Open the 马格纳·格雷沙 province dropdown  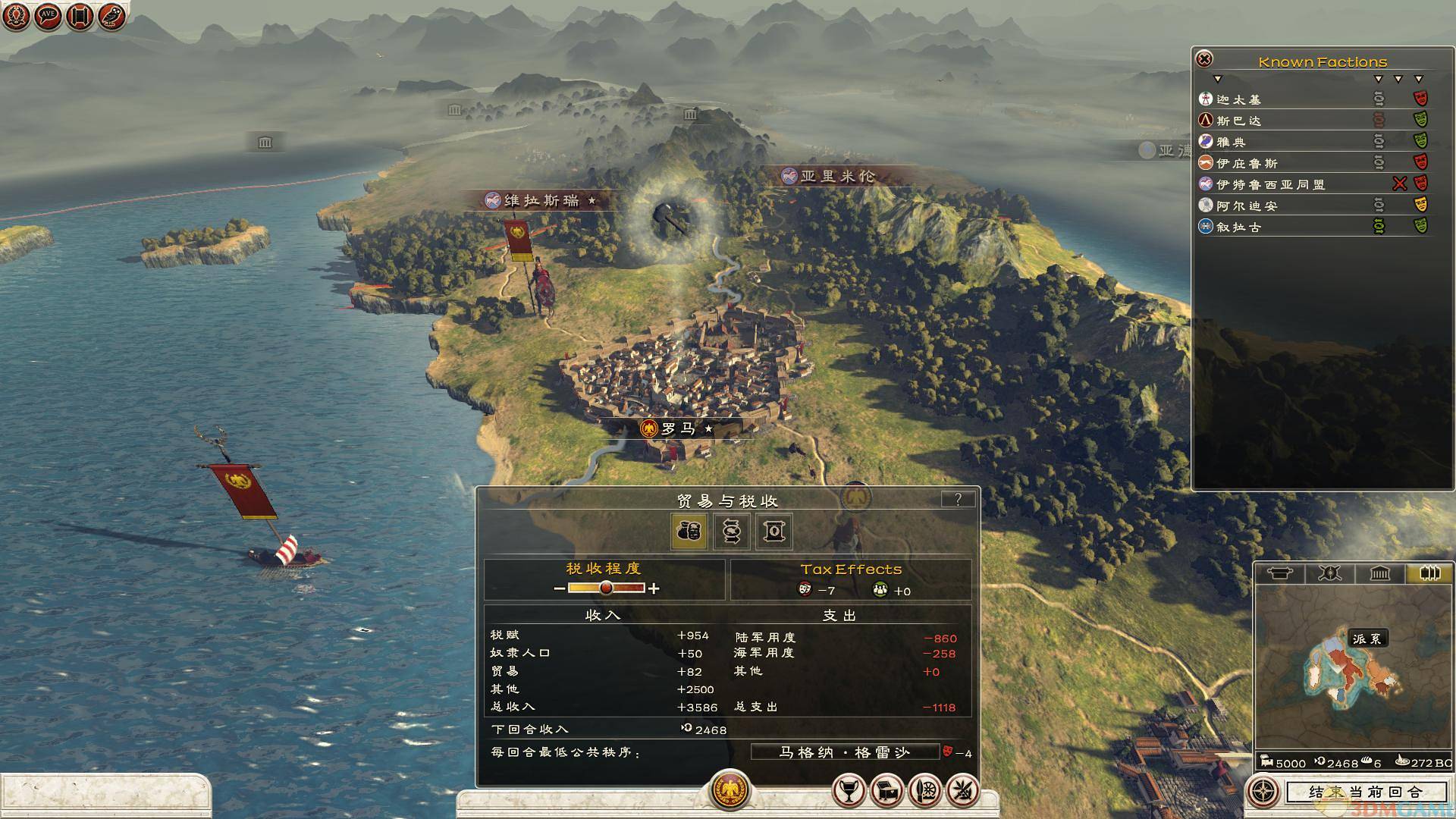click(844, 752)
